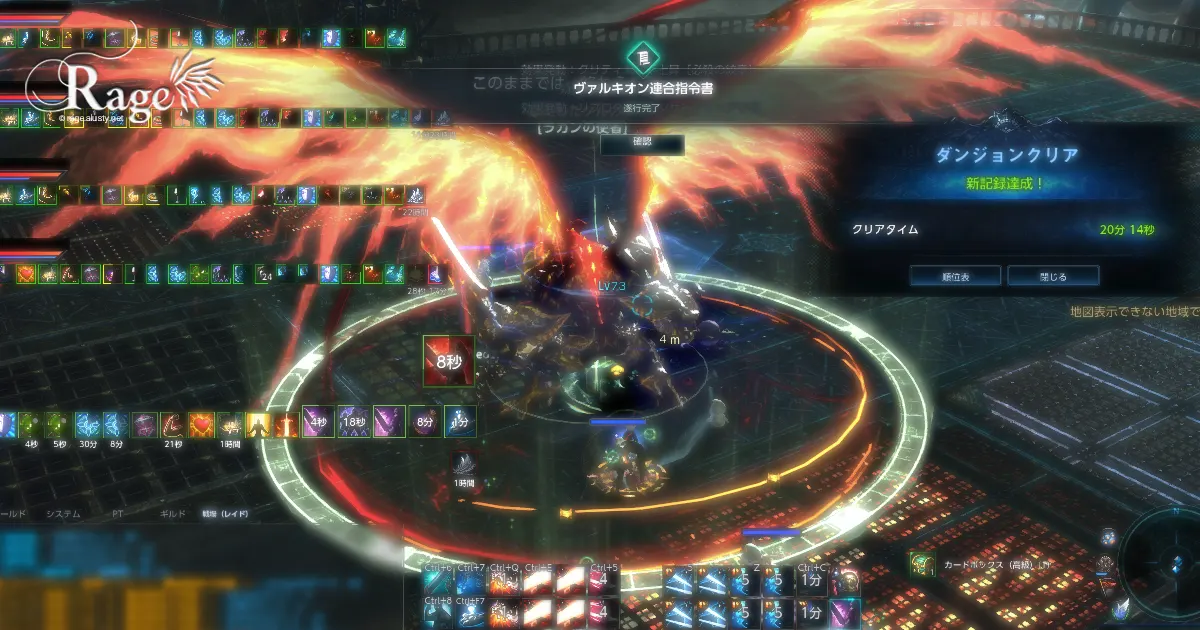This screenshot has width=1200, height=630.
Task: Open the ヴァルキオン連合指令書 quest notification icon
Action: tap(642, 57)
